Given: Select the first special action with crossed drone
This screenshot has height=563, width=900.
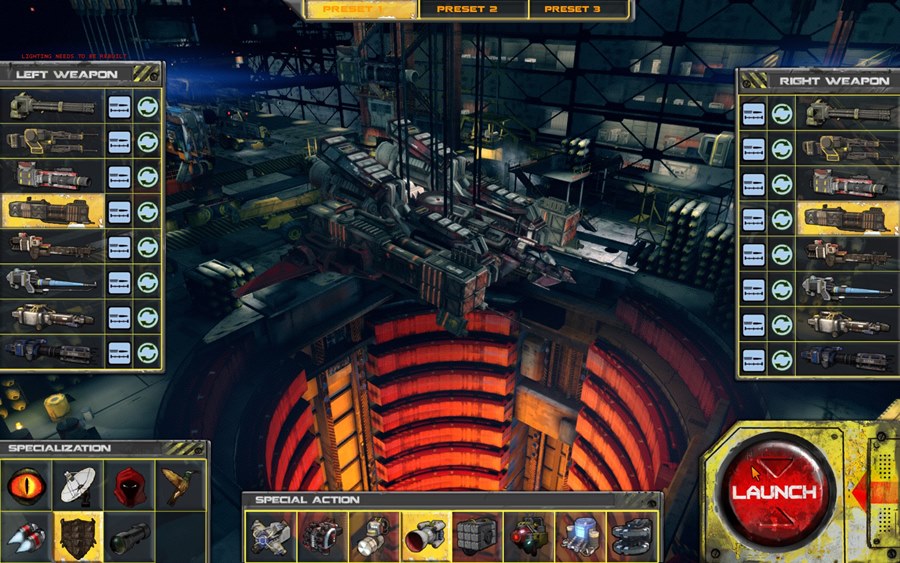Looking at the screenshot, I should coord(272,537).
